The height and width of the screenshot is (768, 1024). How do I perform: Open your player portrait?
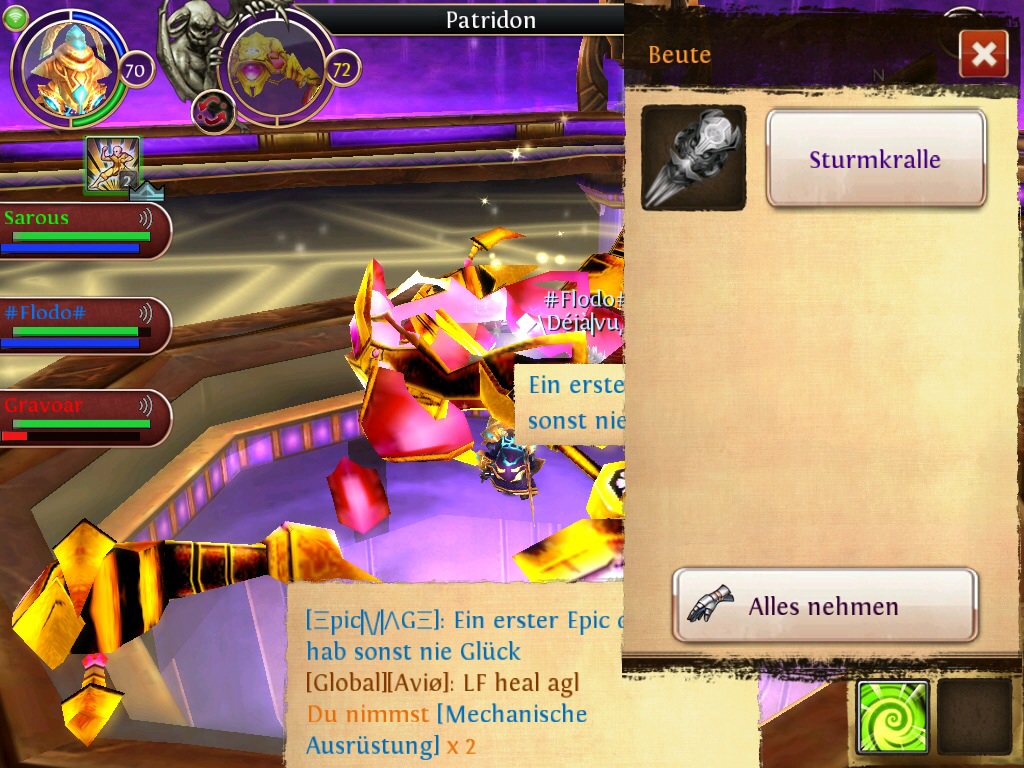pyautogui.click(x=69, y=68)
